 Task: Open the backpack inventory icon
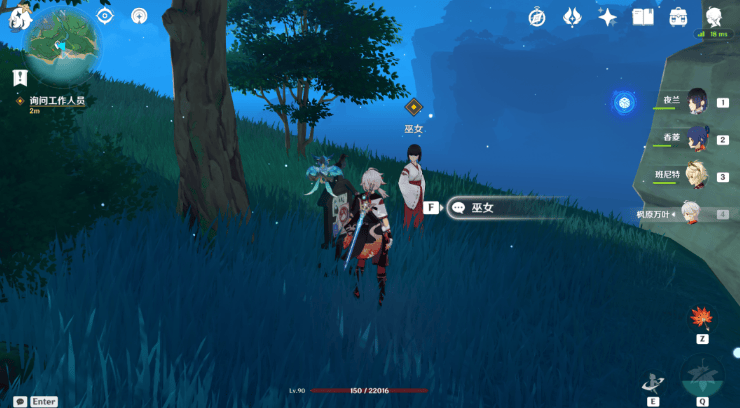pos(678,17)
